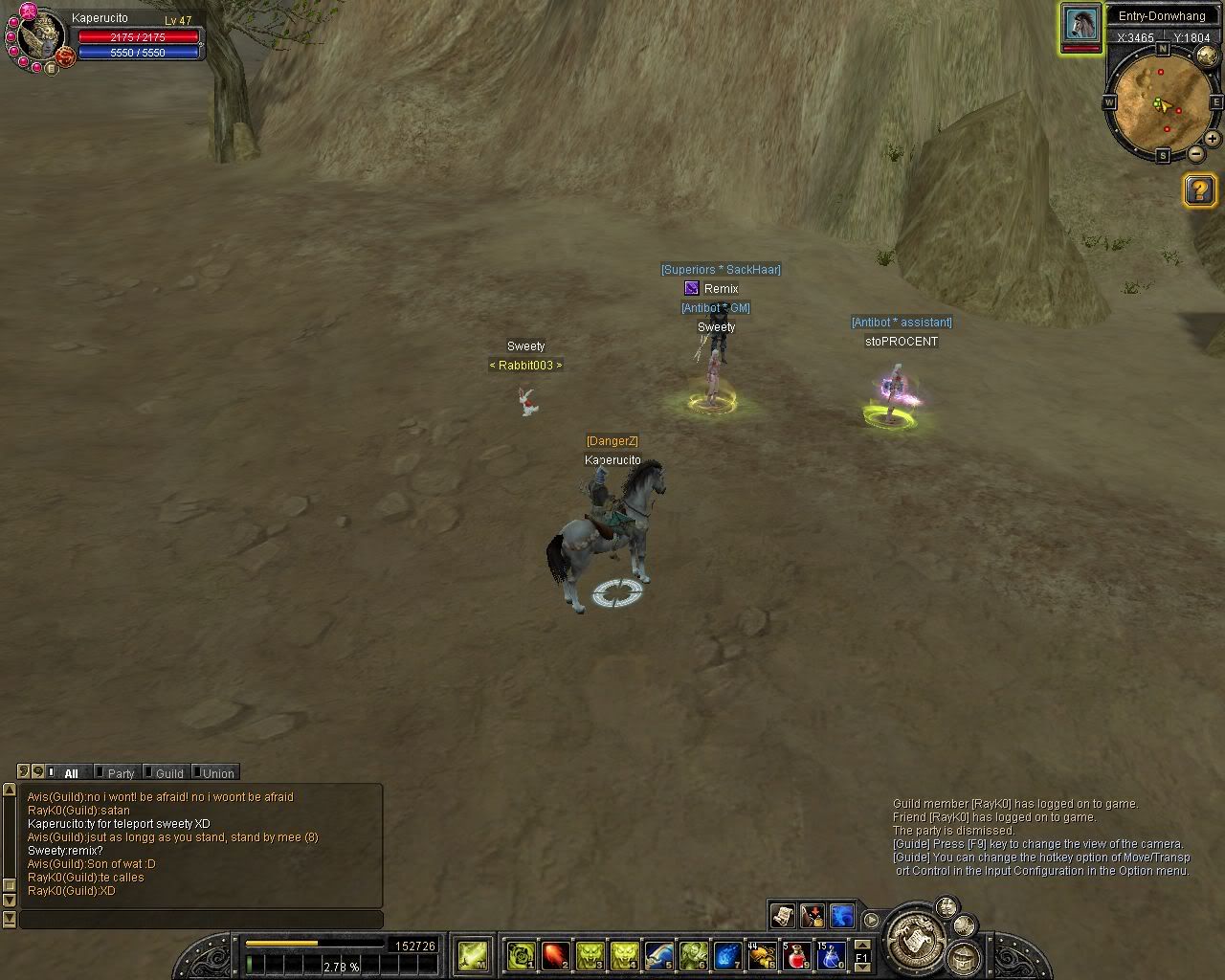Select the Union chat tab

217,773
